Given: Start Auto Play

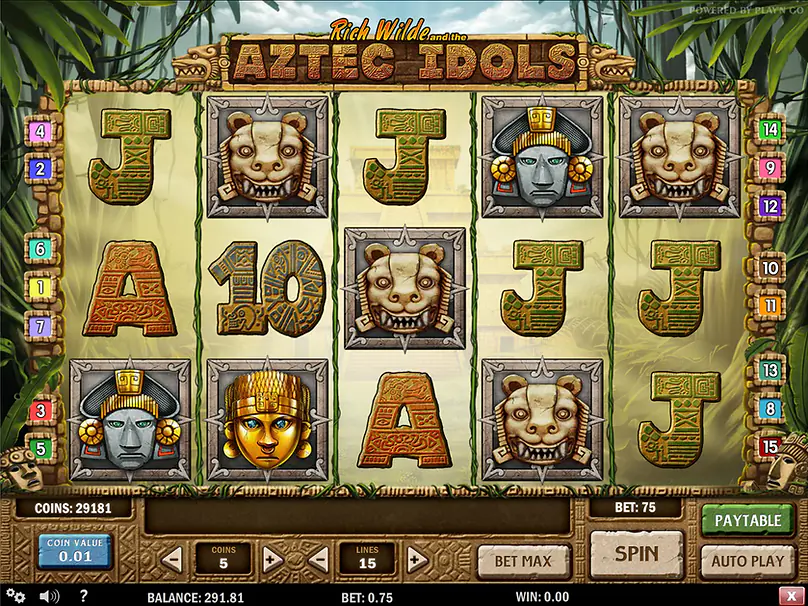Looking at the screenshot, I should point(748,561).
